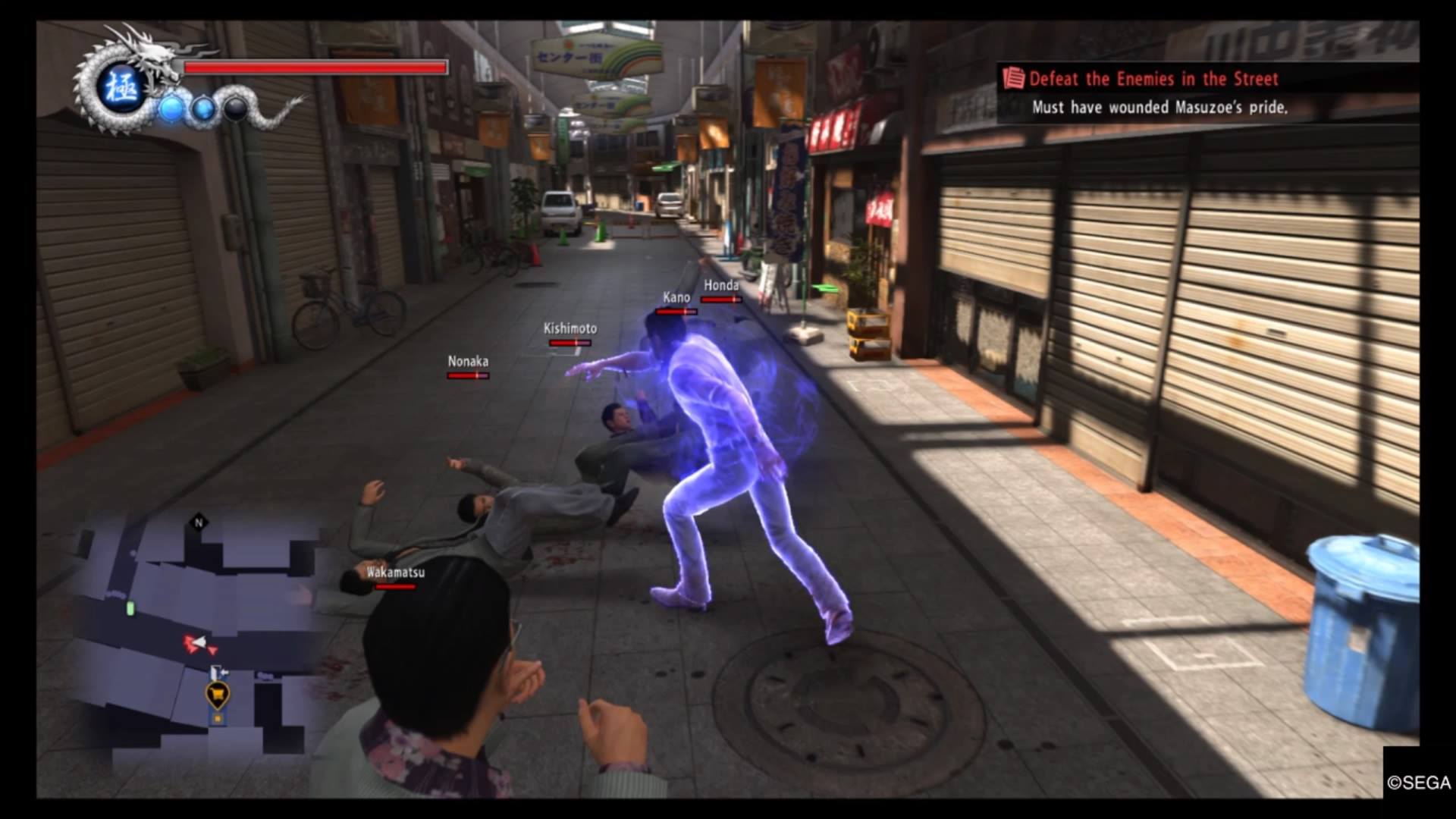This screenshot has height=819, width=1456.
Task: Click the blue Extreme Heat kanji emblem
Action: (x=121, y=89)
